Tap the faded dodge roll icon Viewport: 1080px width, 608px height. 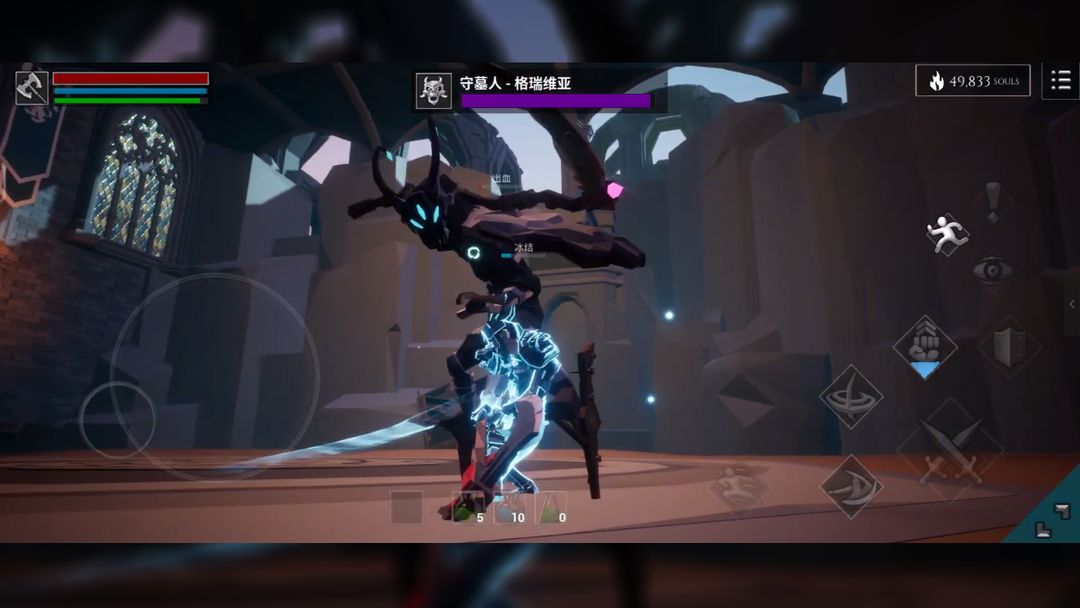point(741,487)
